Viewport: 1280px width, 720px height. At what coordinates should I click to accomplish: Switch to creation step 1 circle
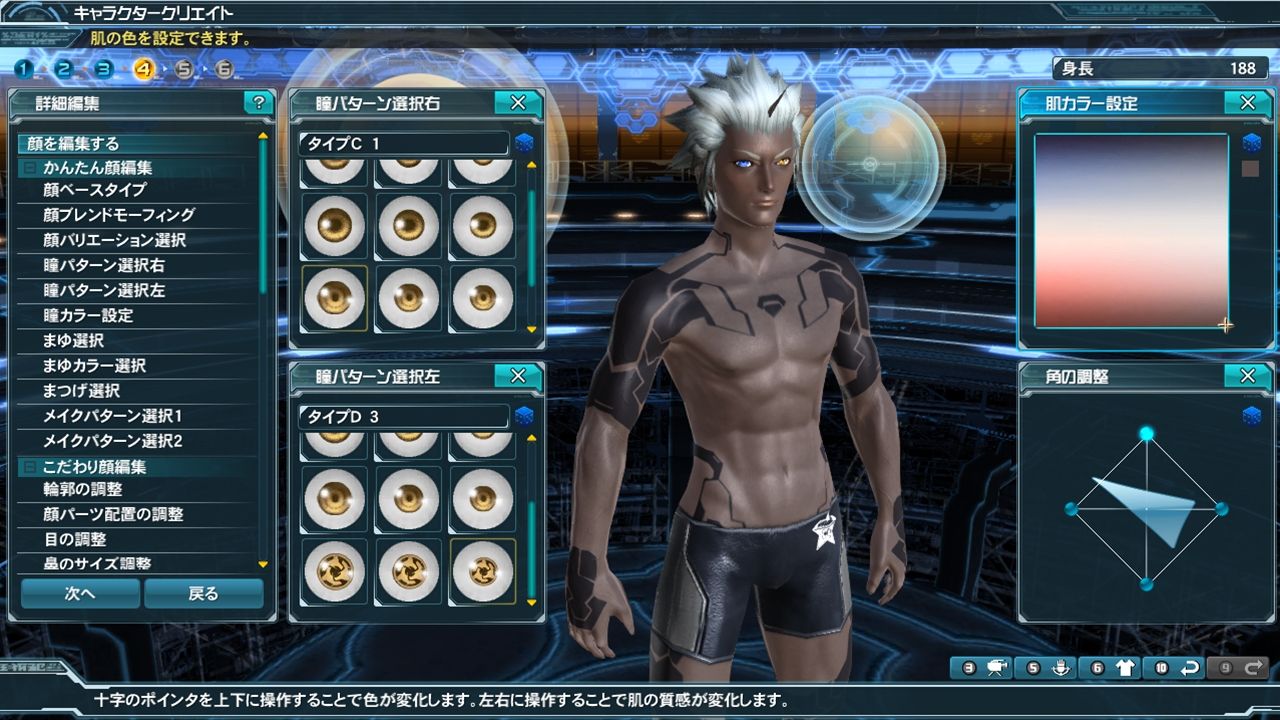[x=22, y=71]
